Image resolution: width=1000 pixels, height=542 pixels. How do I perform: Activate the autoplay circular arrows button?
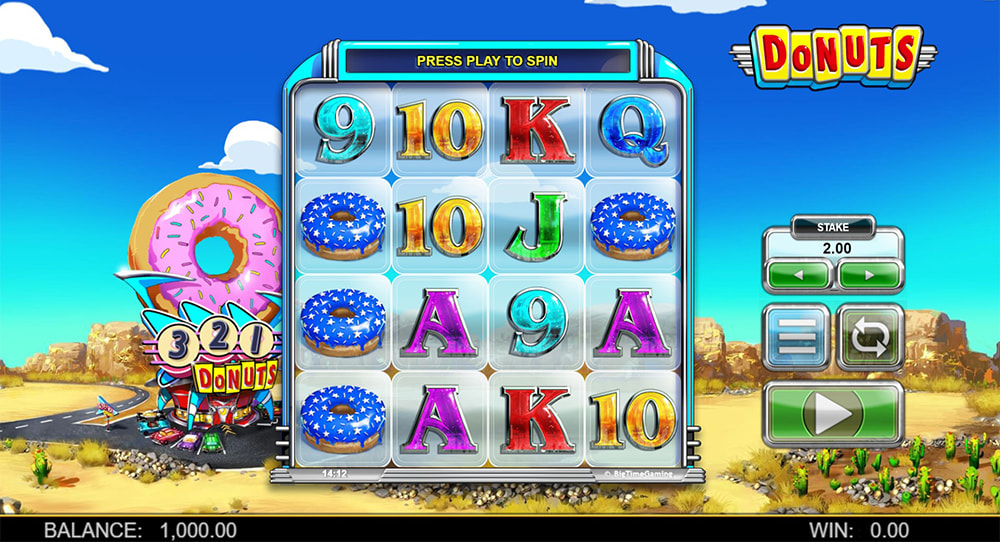869,338
